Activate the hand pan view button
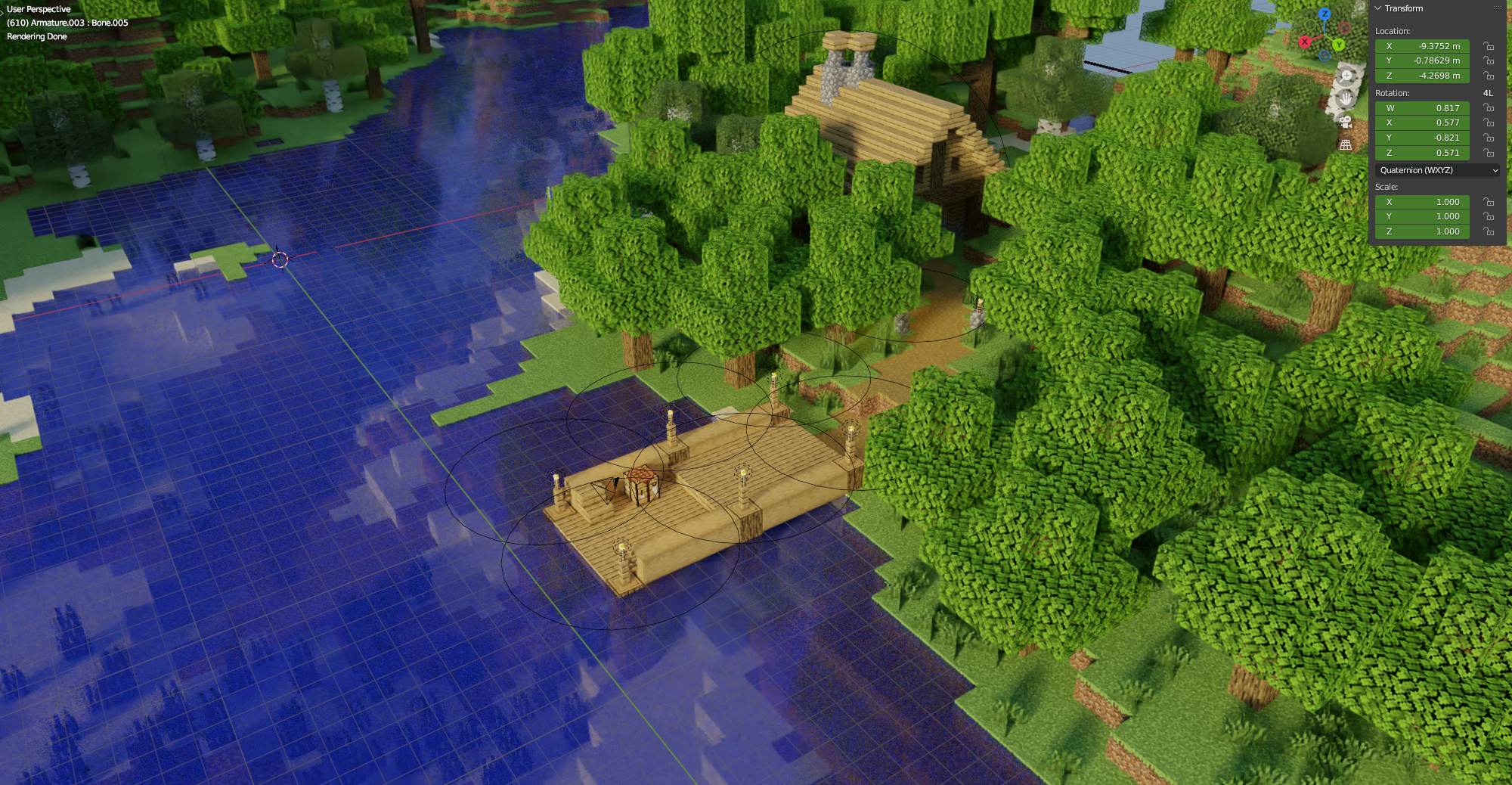 (x=1346, y=98)
